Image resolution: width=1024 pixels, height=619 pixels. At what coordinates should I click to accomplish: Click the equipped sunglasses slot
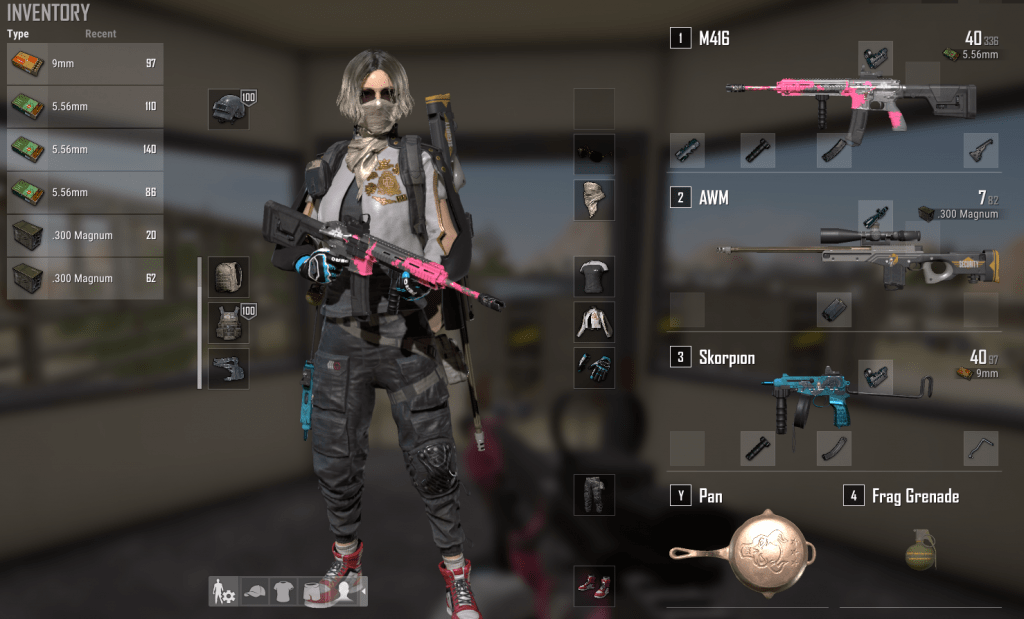[x=594, y=153]
